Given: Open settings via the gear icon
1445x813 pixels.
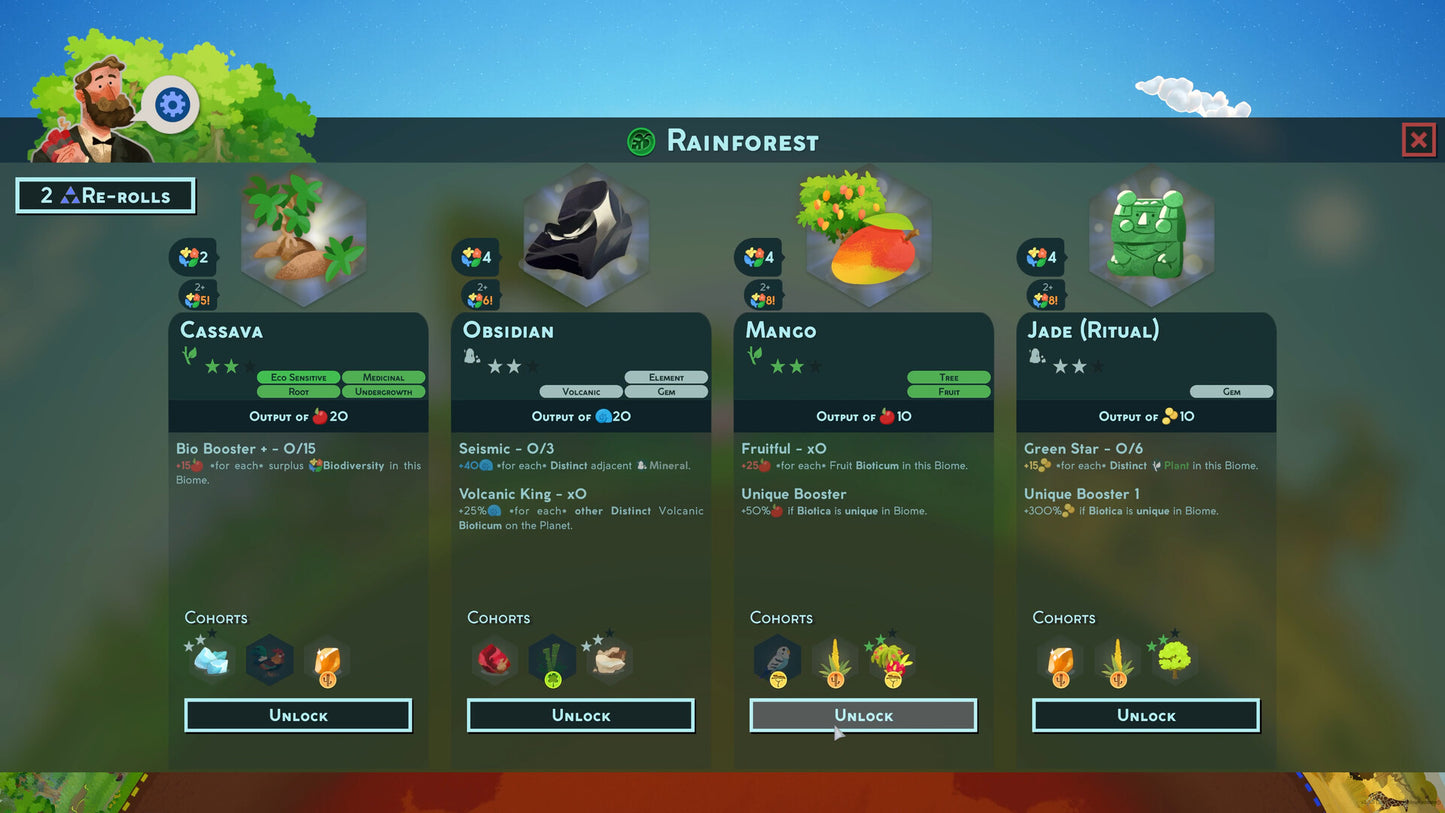Looking at the screenshot, I should [172, 104].
